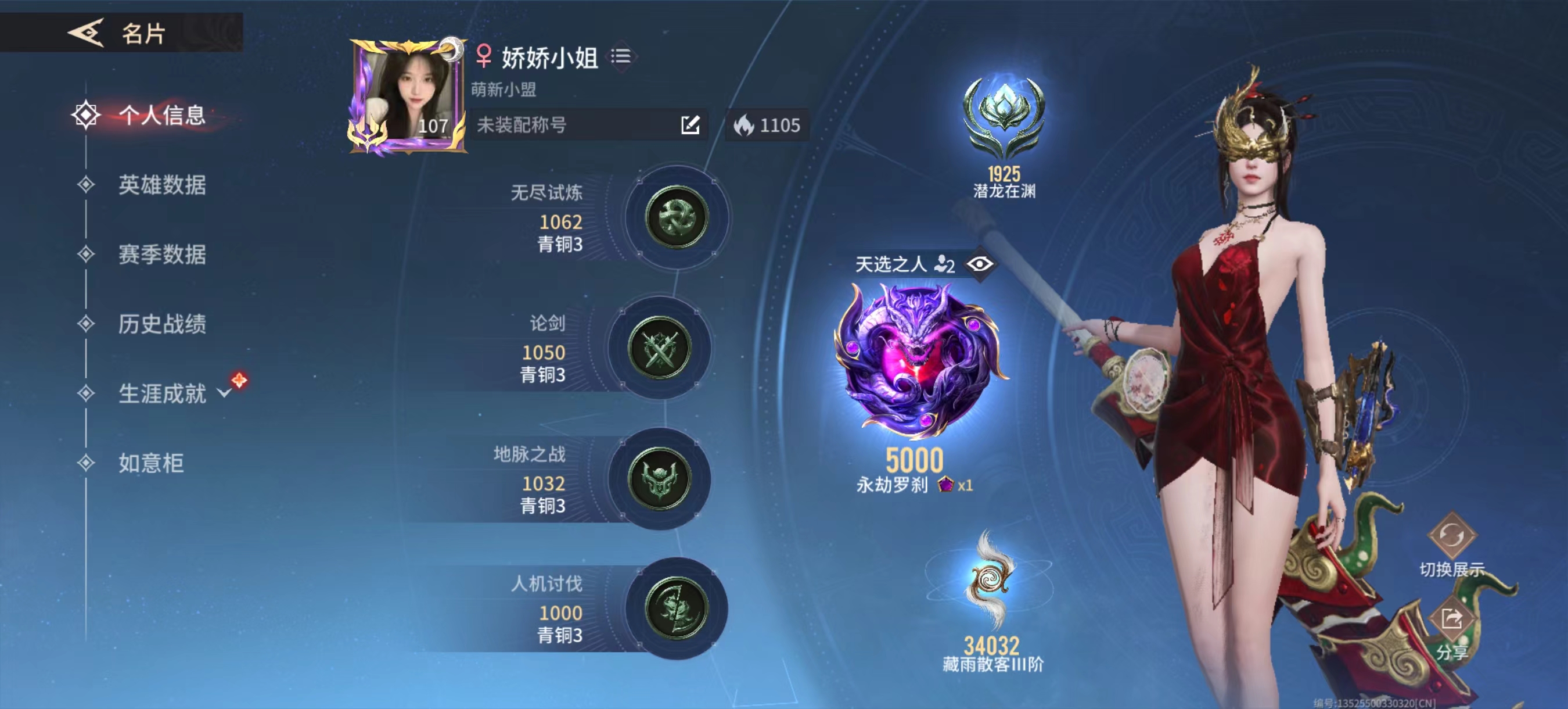Image resolution: width=1568 pixels, height=709 pixels.
Task: Click the player avatar portrait
Action: coord(407,97)
